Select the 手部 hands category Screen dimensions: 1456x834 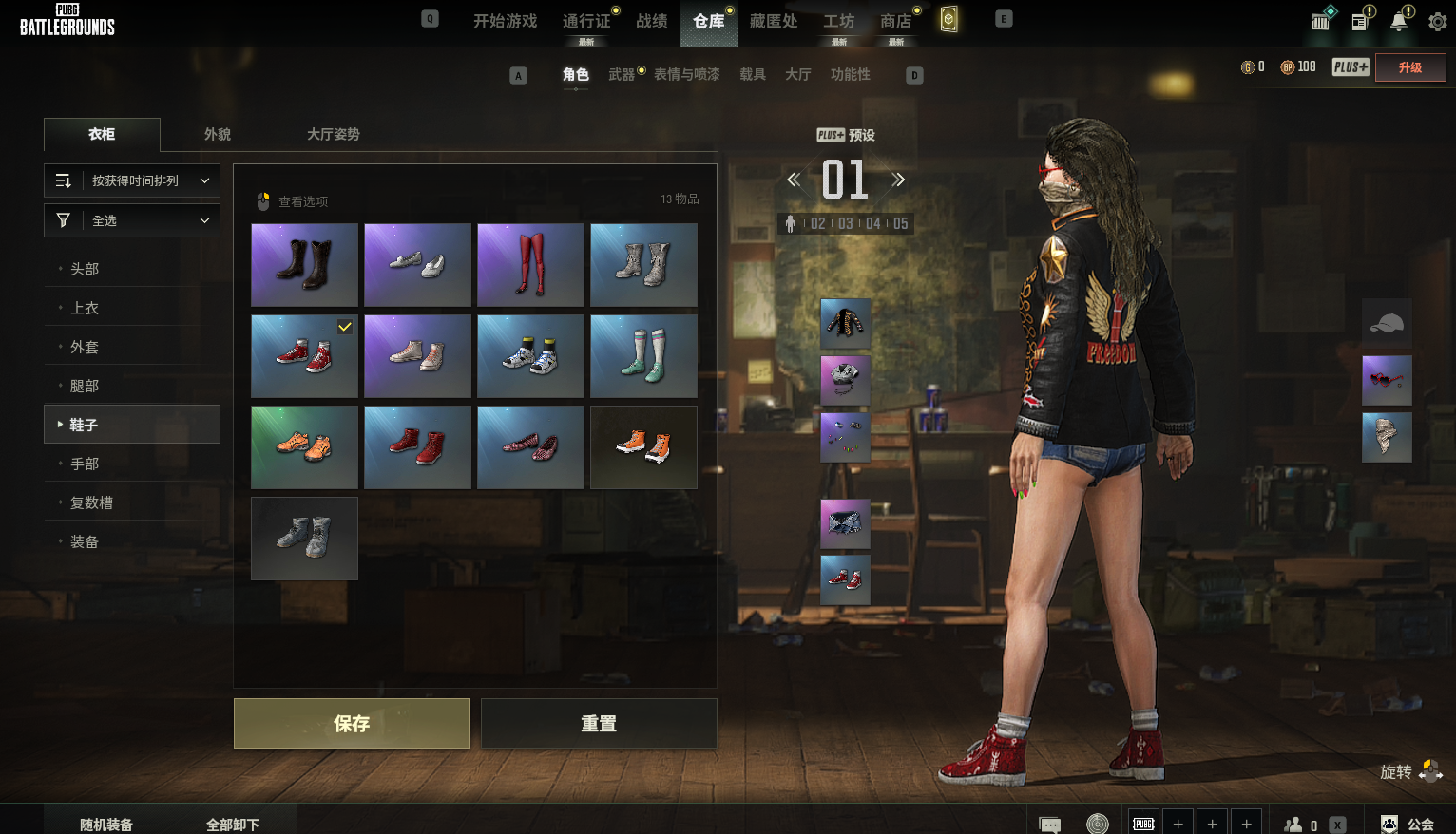pos(85,464)
